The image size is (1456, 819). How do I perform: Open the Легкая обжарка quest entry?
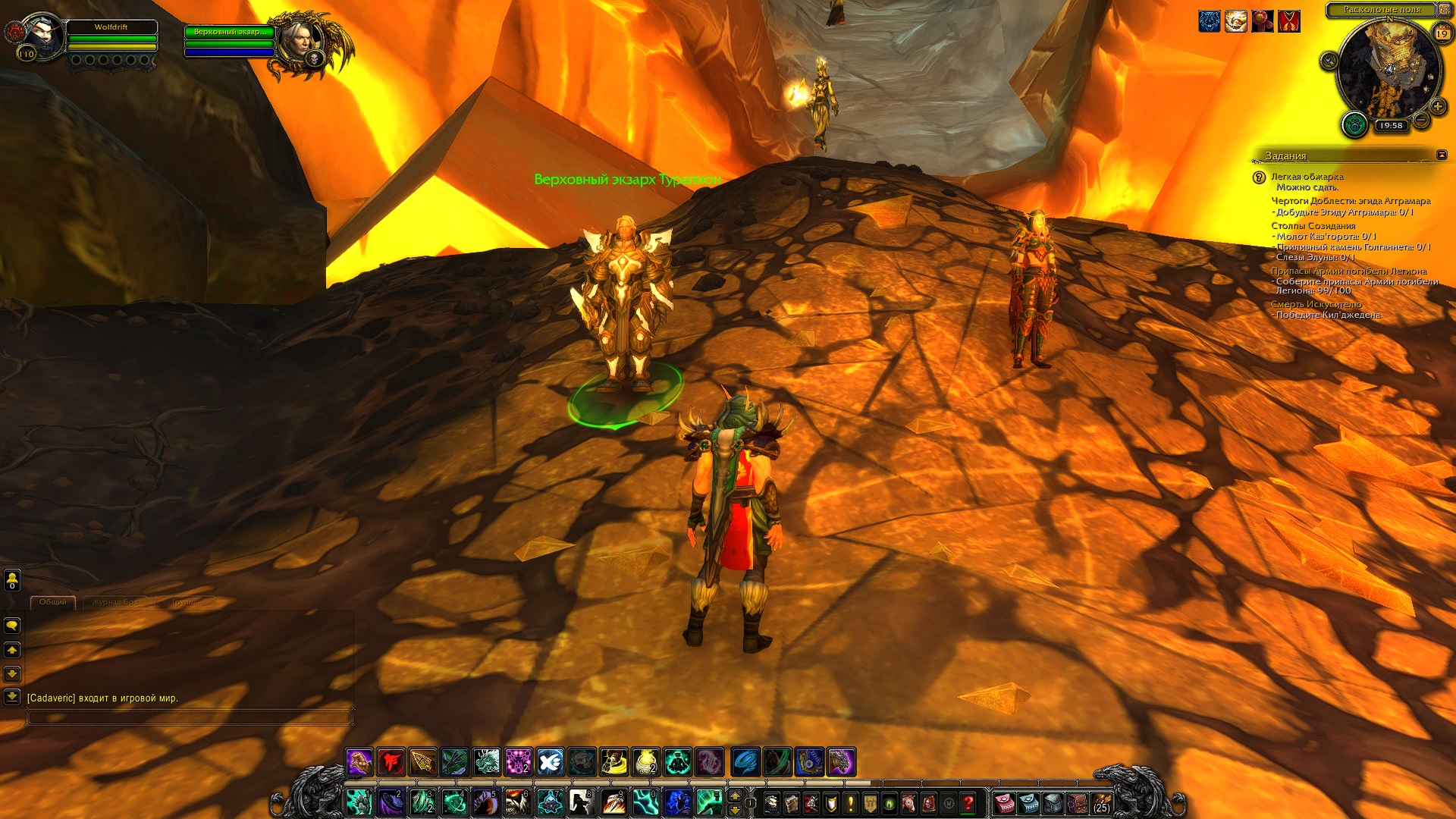[1307, 177]
